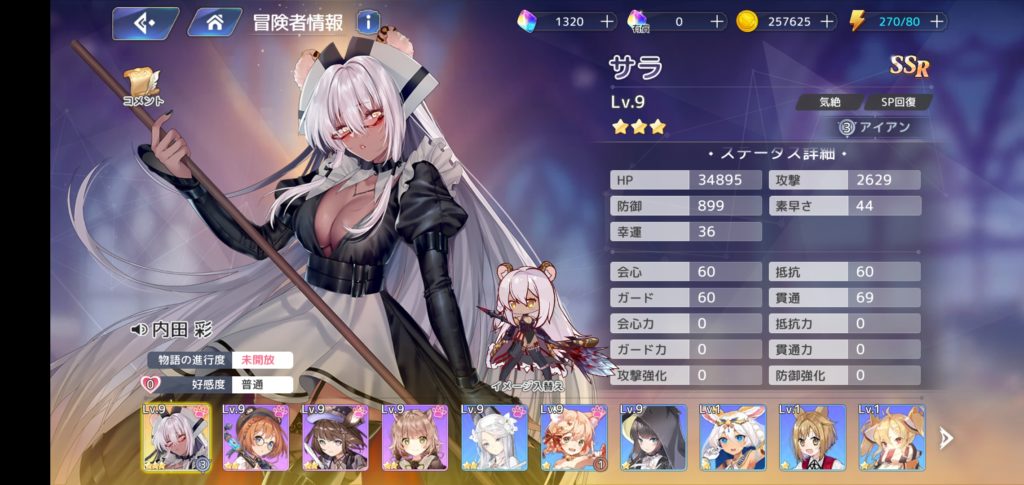This screenshot has height=485, width=1024.
Task: Select the brown-haired witch hat character portrait
Action: [335, 437]
